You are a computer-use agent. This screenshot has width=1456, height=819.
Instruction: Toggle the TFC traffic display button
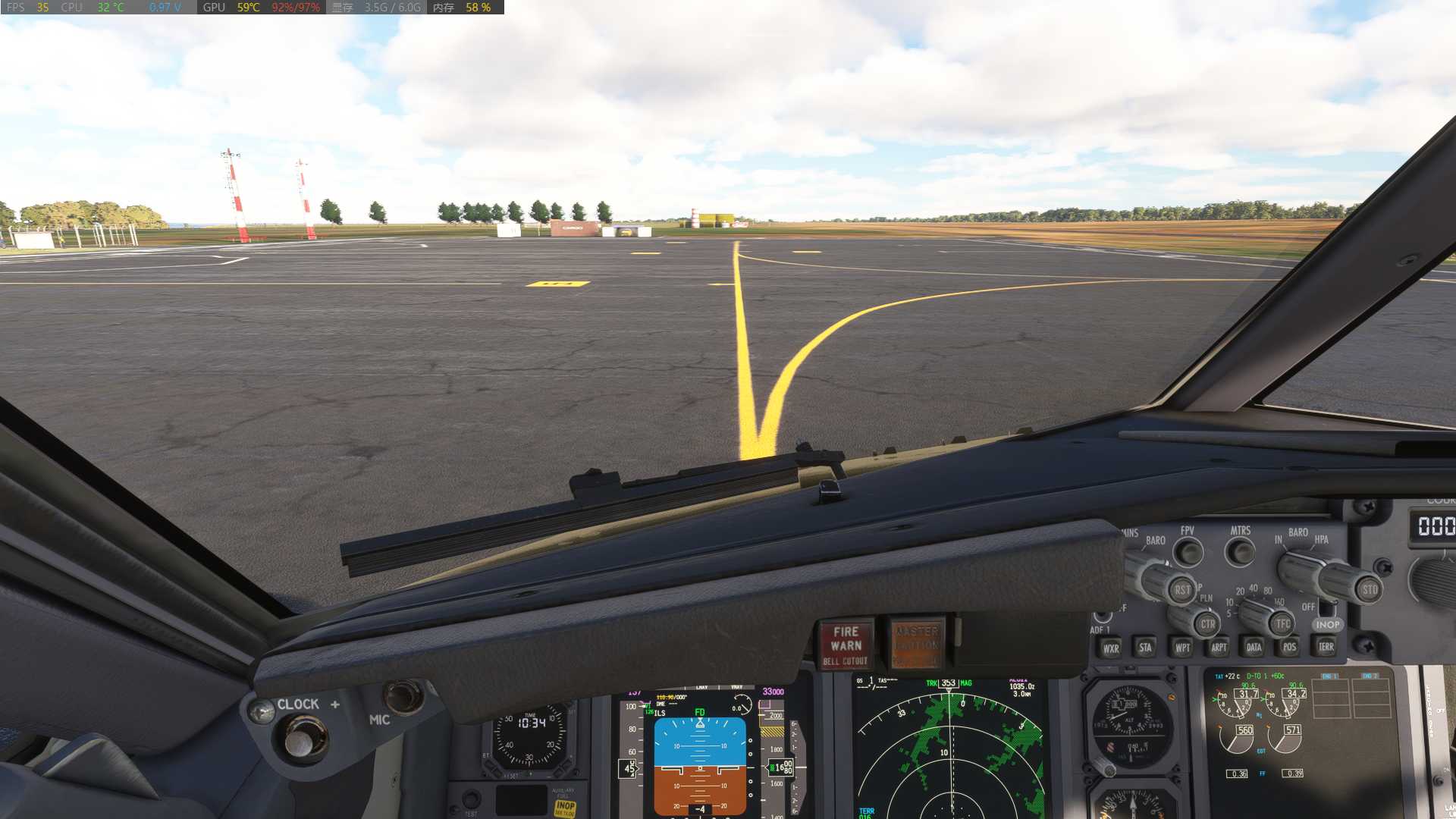click(x=1283, y=624)
